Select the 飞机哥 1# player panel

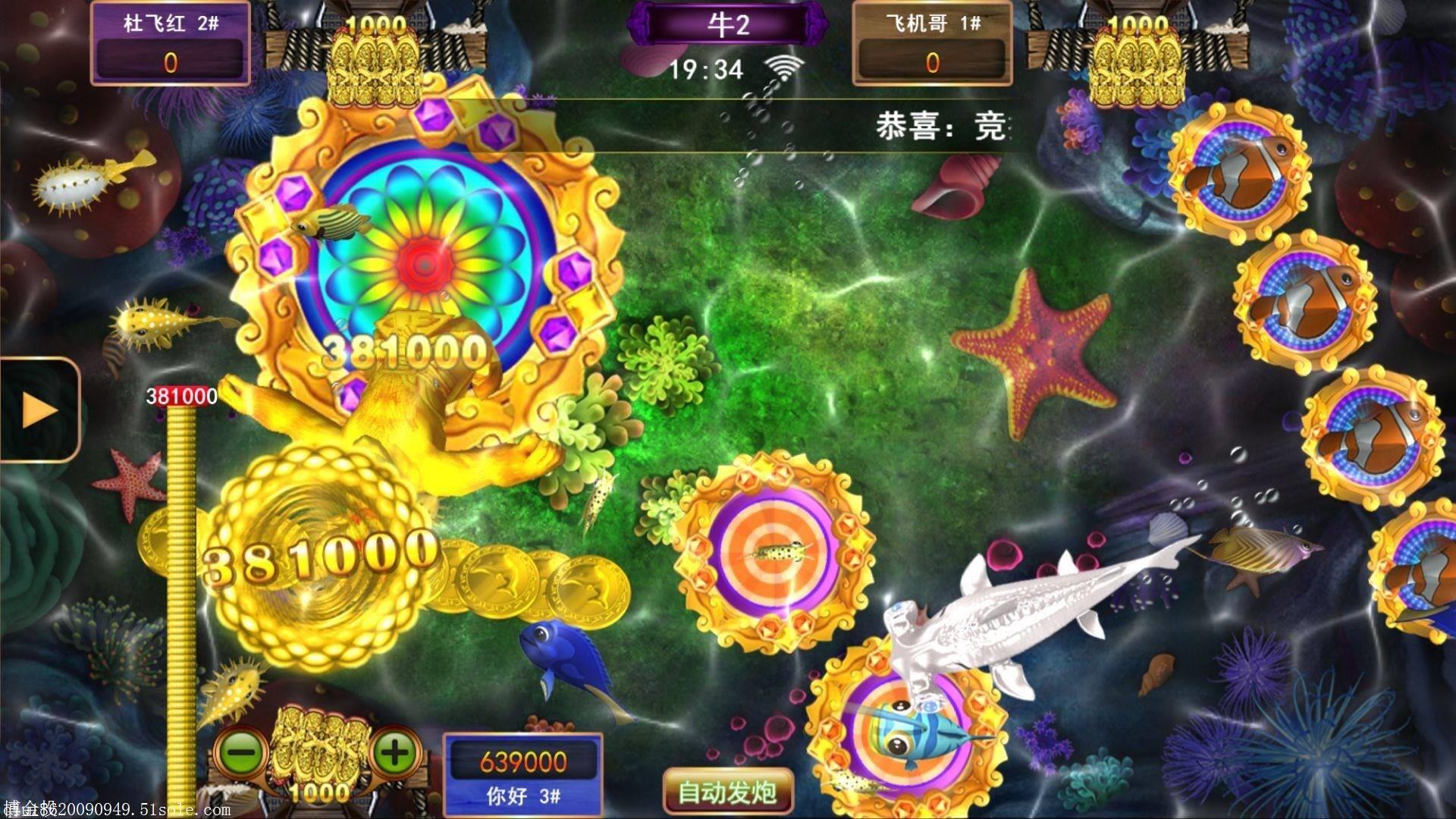pos(931,42)
